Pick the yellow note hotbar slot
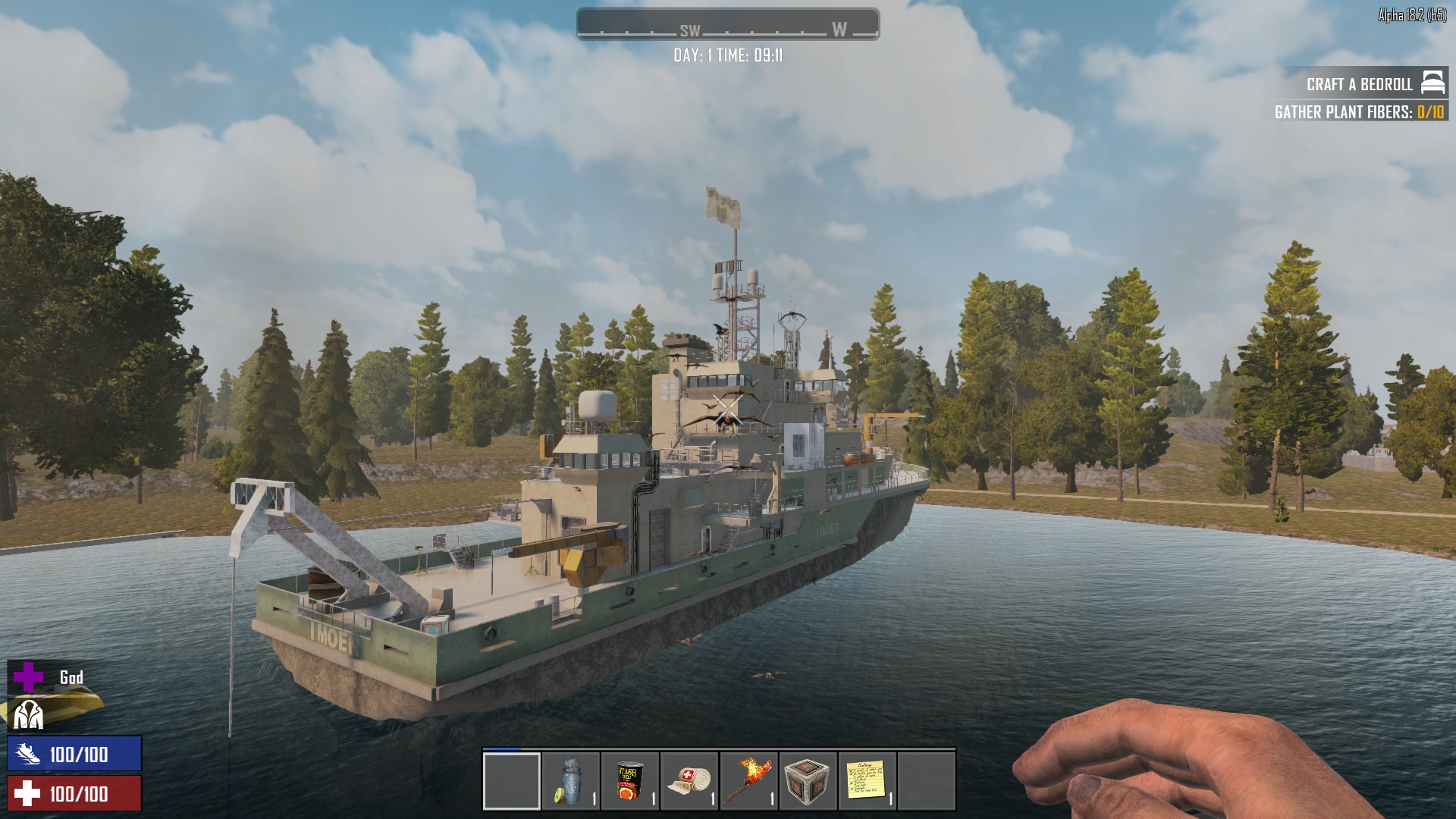 point(867,782)
